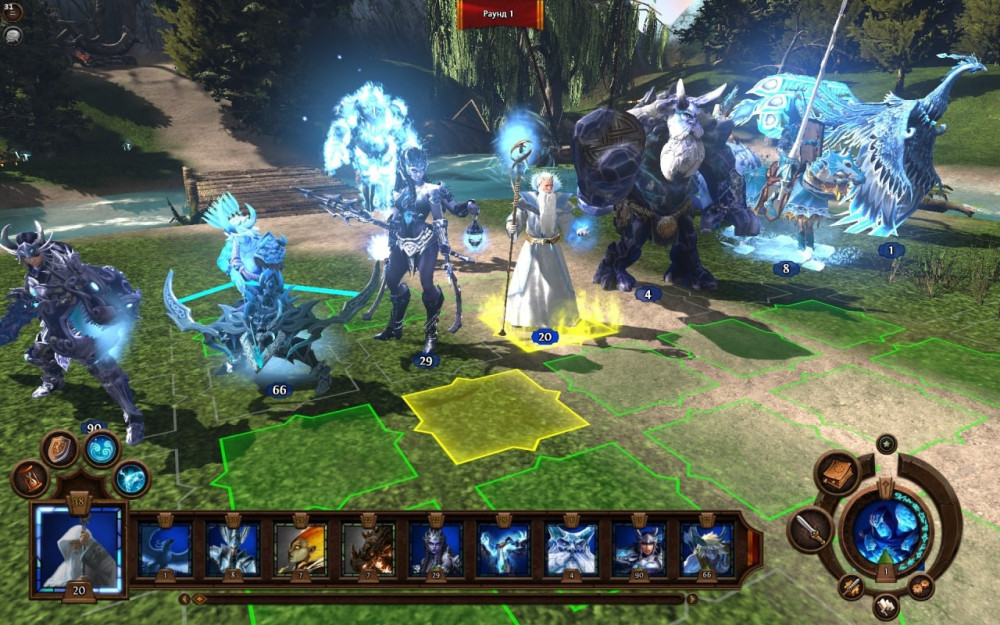Viewport: 1000px width, 625px height.
Task: Activate the glowing blue beast ability
Action: coord(130,479)
